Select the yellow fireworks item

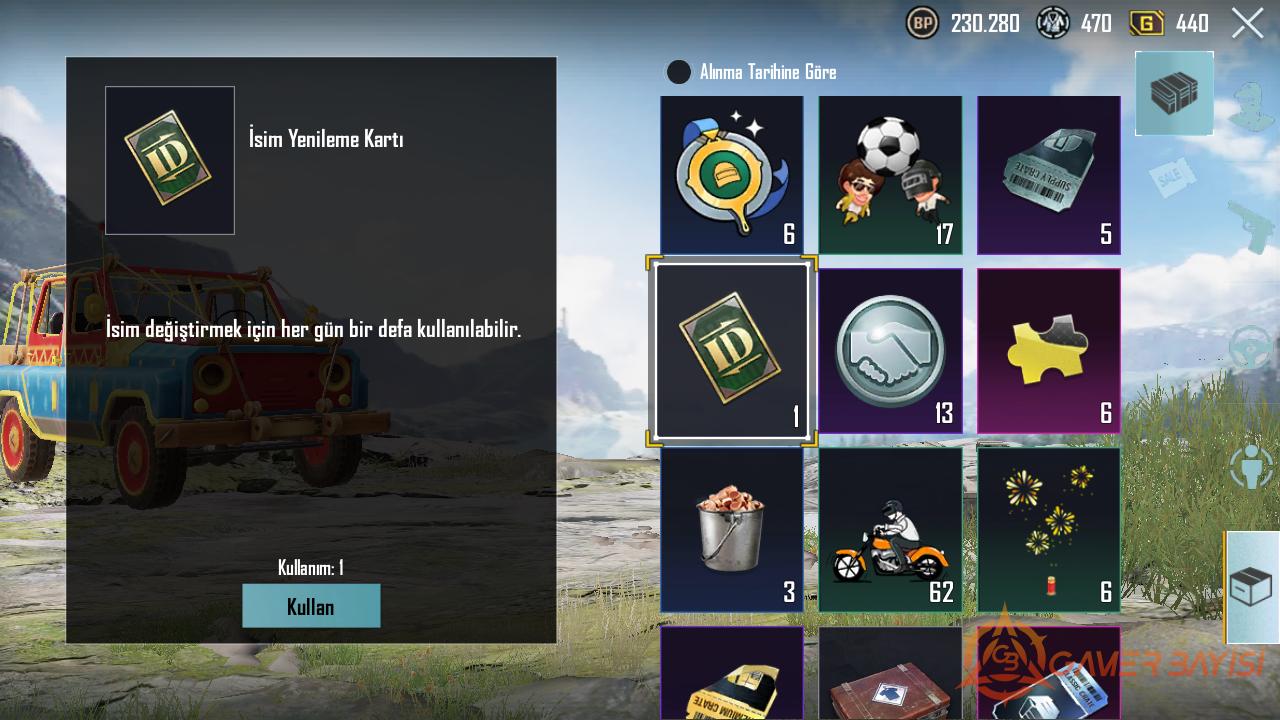pos(1048,530)
